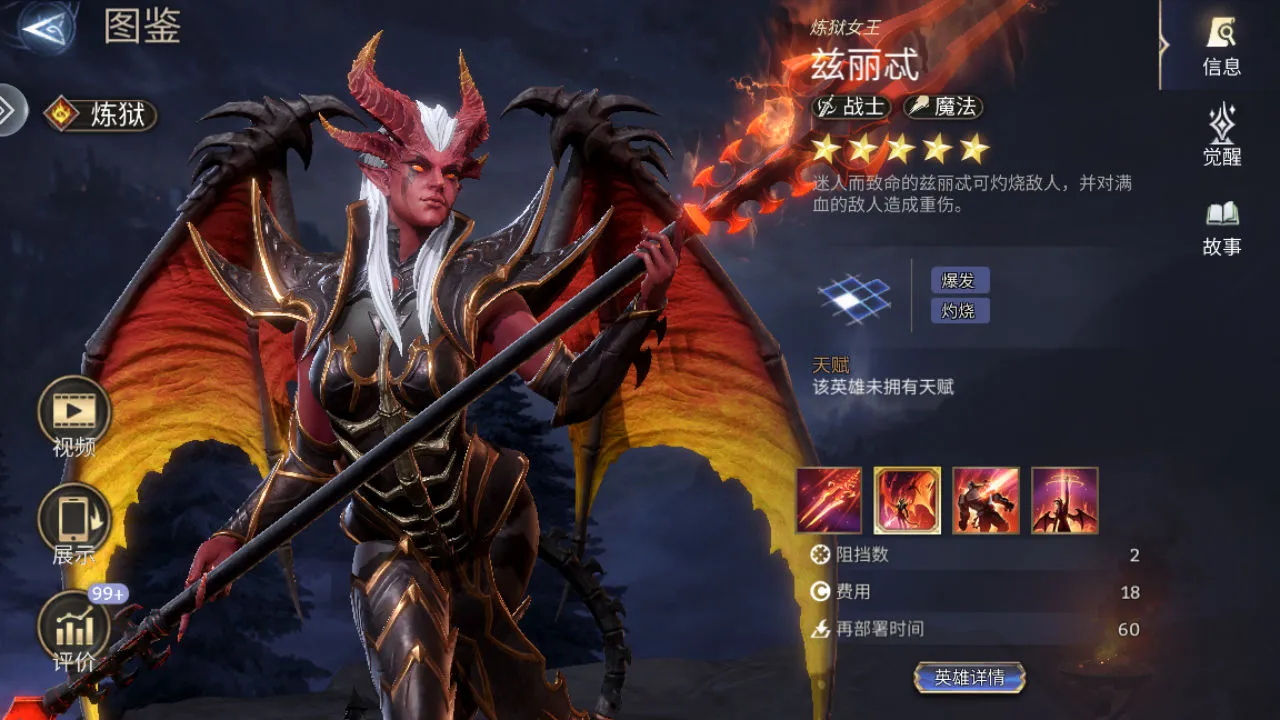Screen dimensions: 1280x720
Task: Select the armored demon fire skill icon
Action: click(986, 500)
